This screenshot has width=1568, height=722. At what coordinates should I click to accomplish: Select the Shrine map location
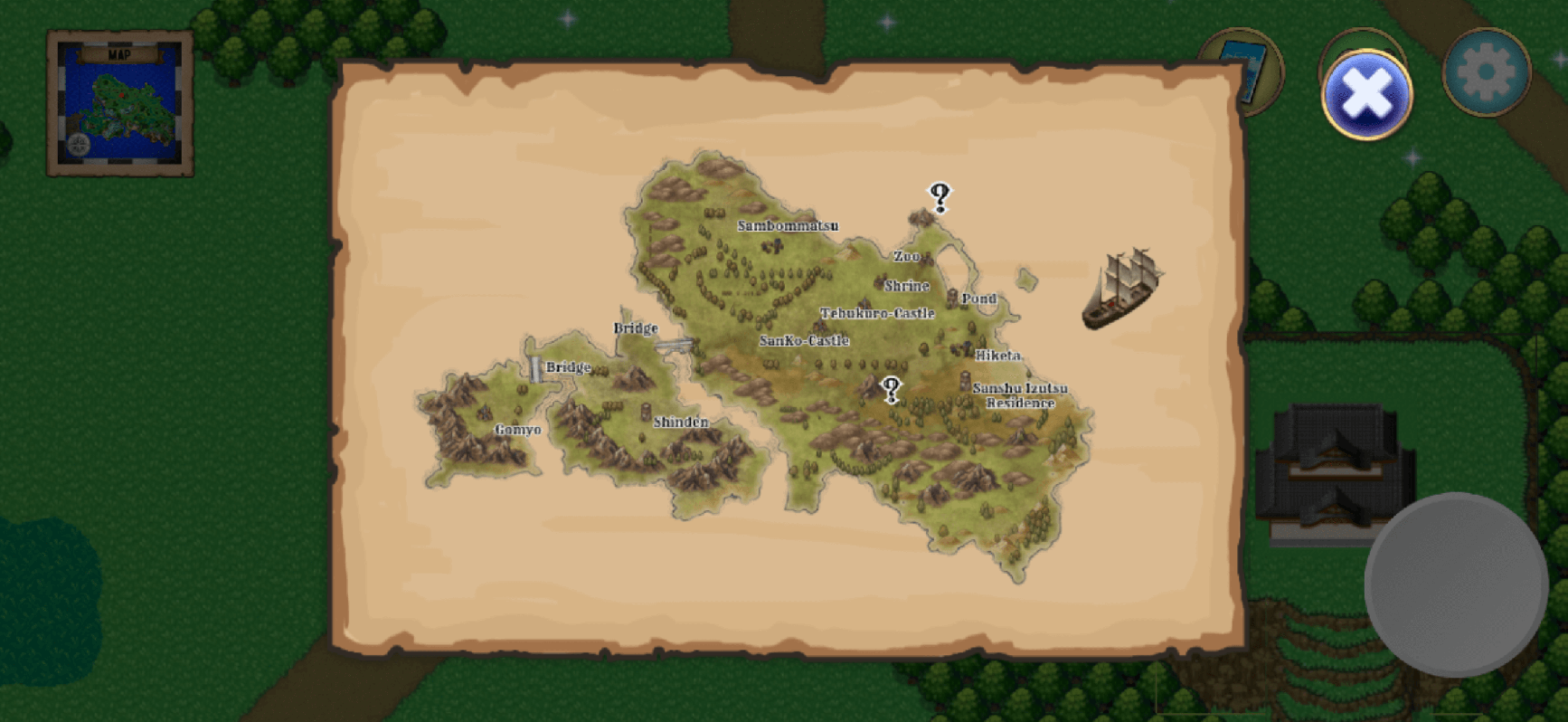[906, 286]
